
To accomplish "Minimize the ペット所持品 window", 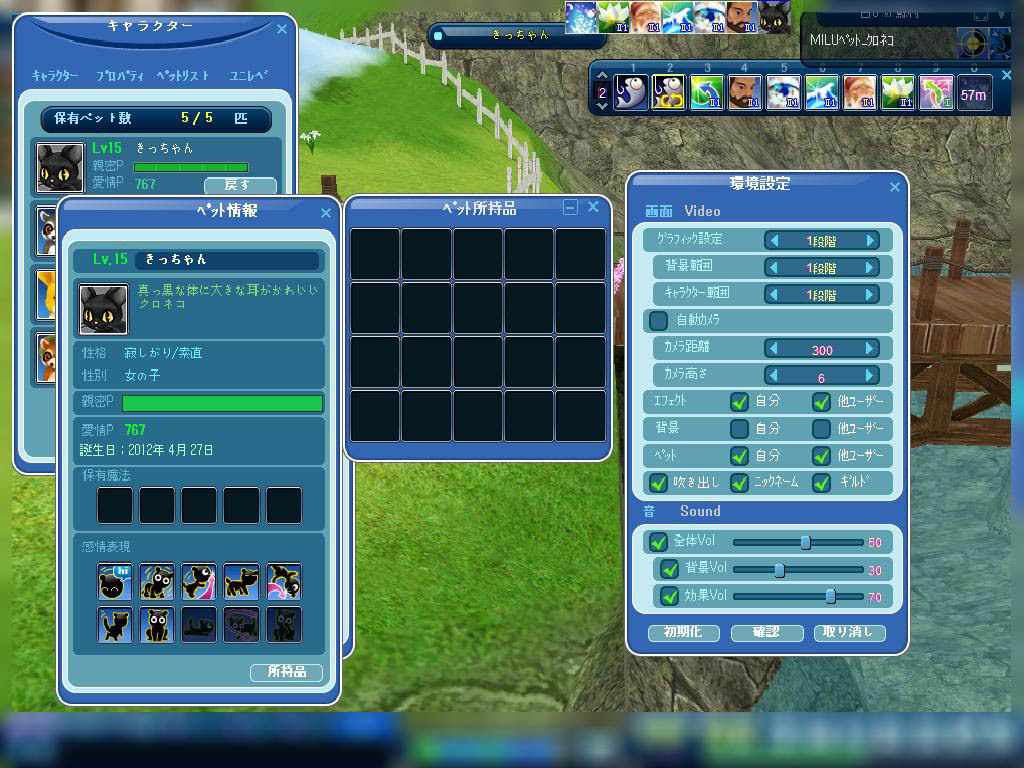I will click(571, 208).
